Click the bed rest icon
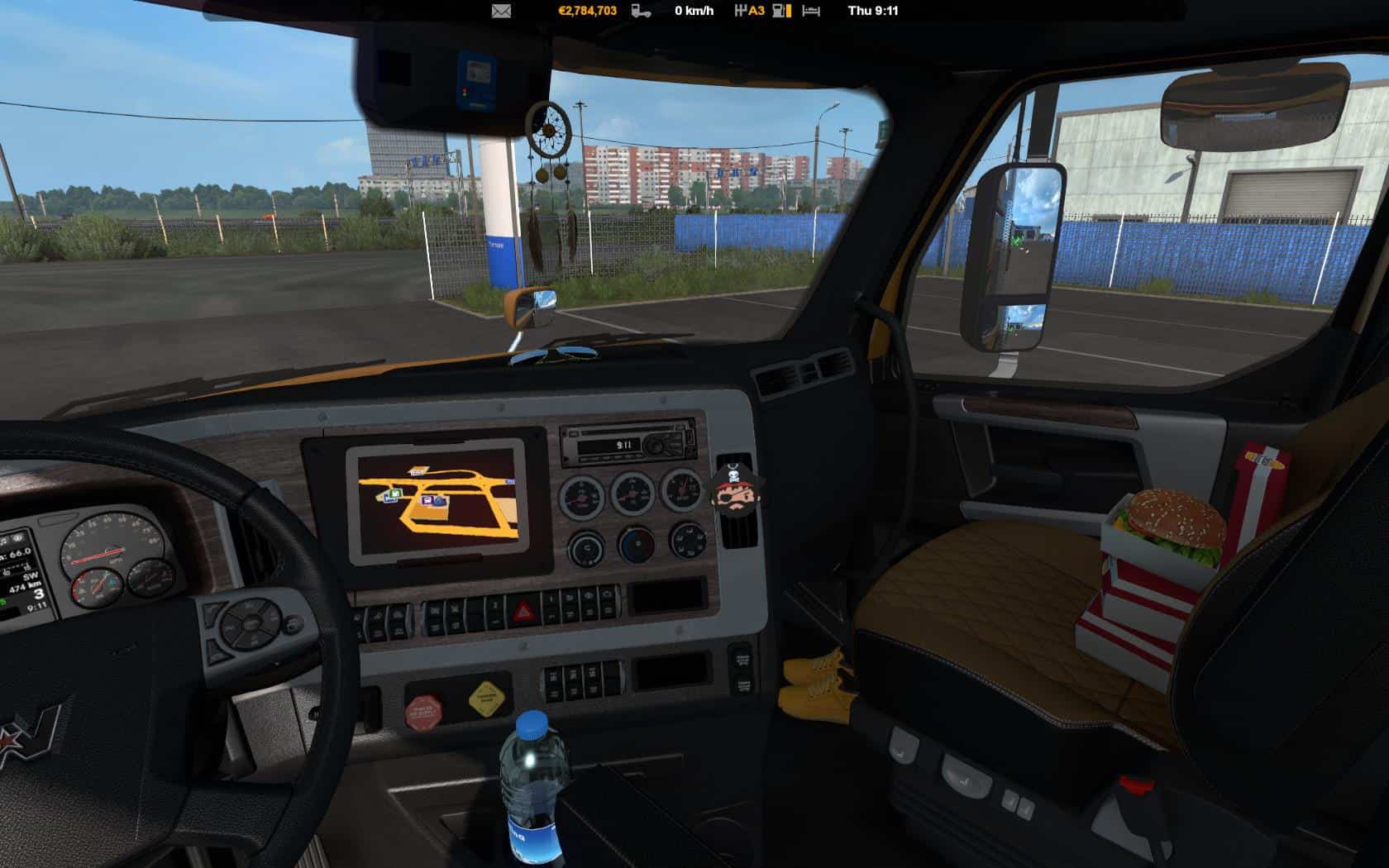1389x868 pixels. (811, 11)
